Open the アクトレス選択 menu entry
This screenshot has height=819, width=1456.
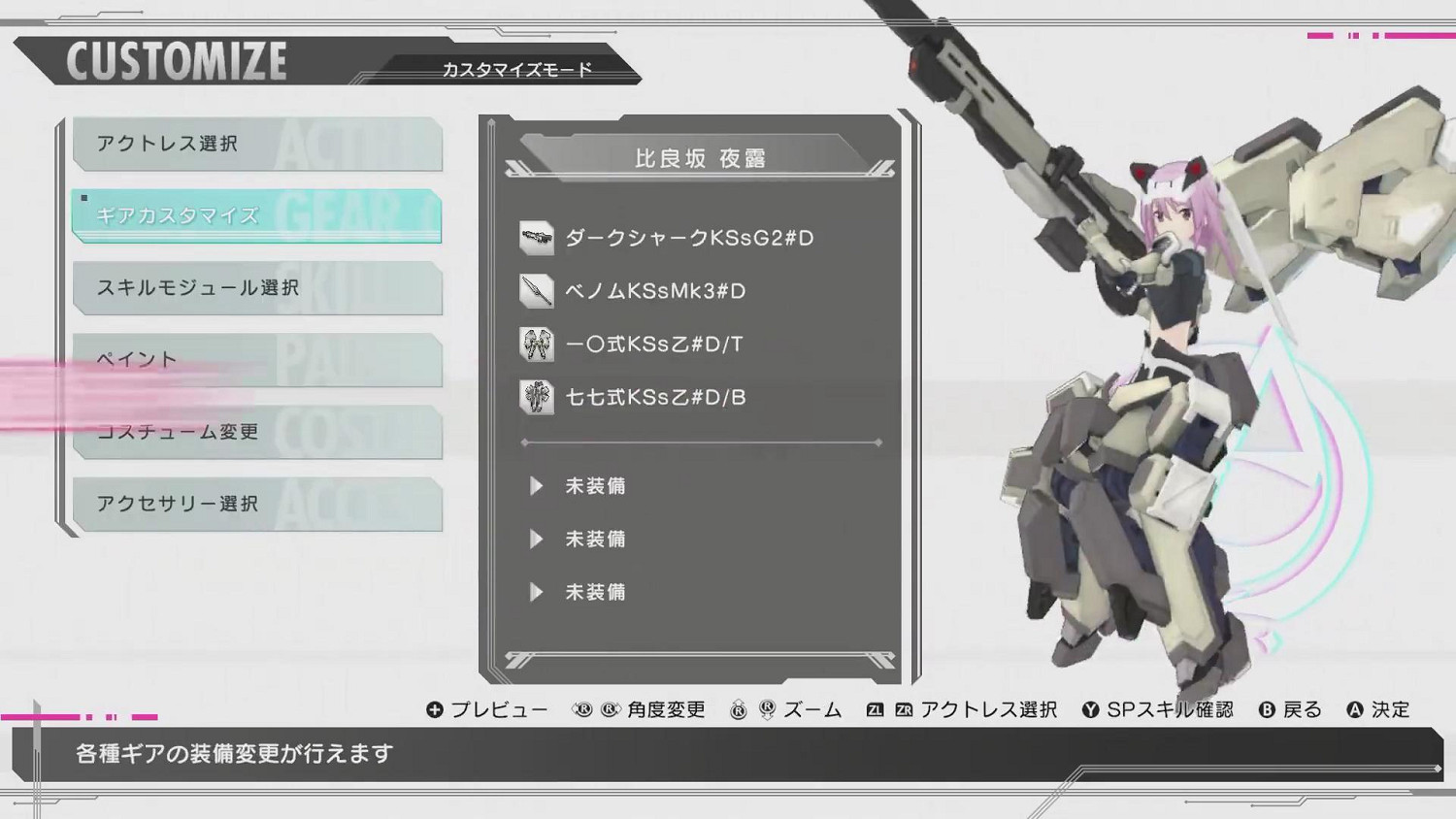(257, 144)
